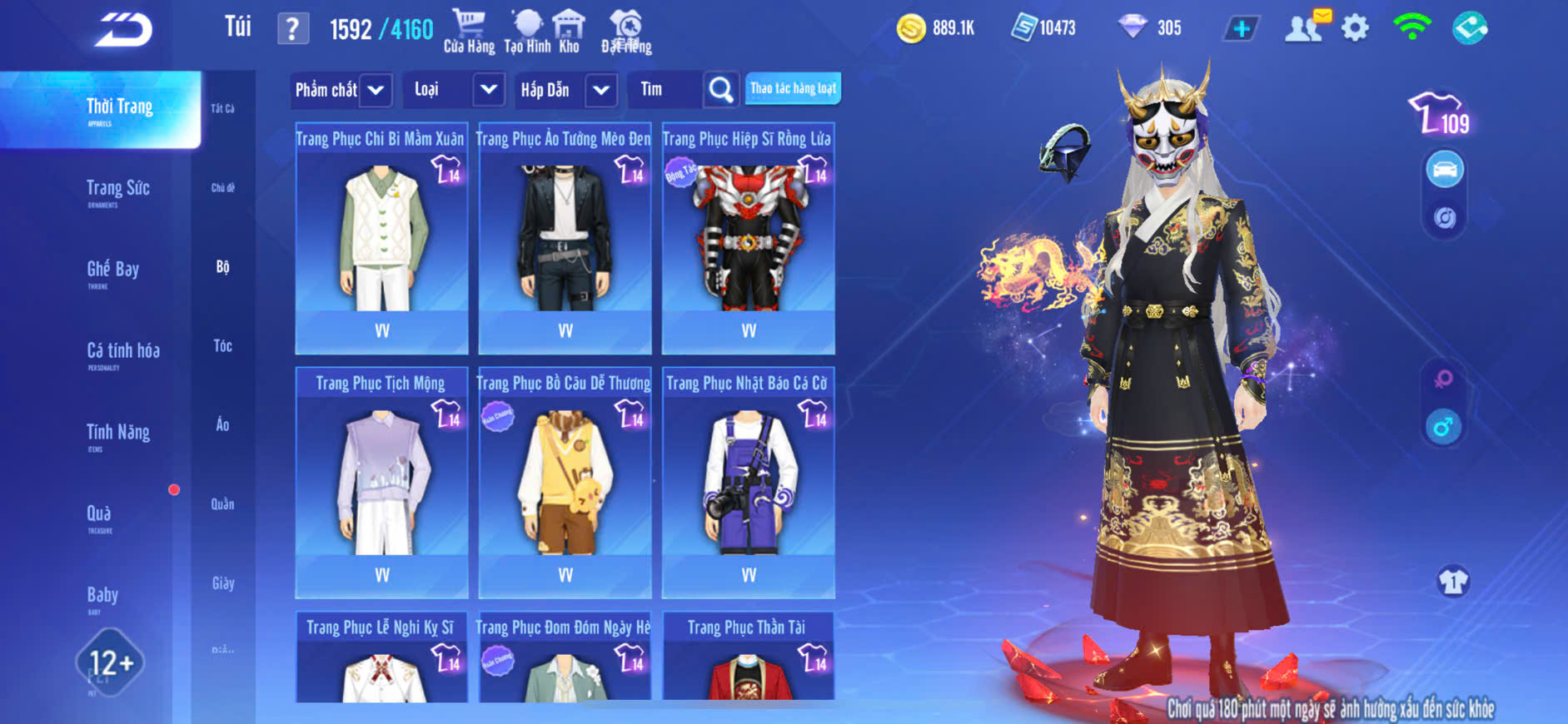Screen dimensions: 1568x724
Task: Click the magnifier search button
Action: (x=721, y=89)
